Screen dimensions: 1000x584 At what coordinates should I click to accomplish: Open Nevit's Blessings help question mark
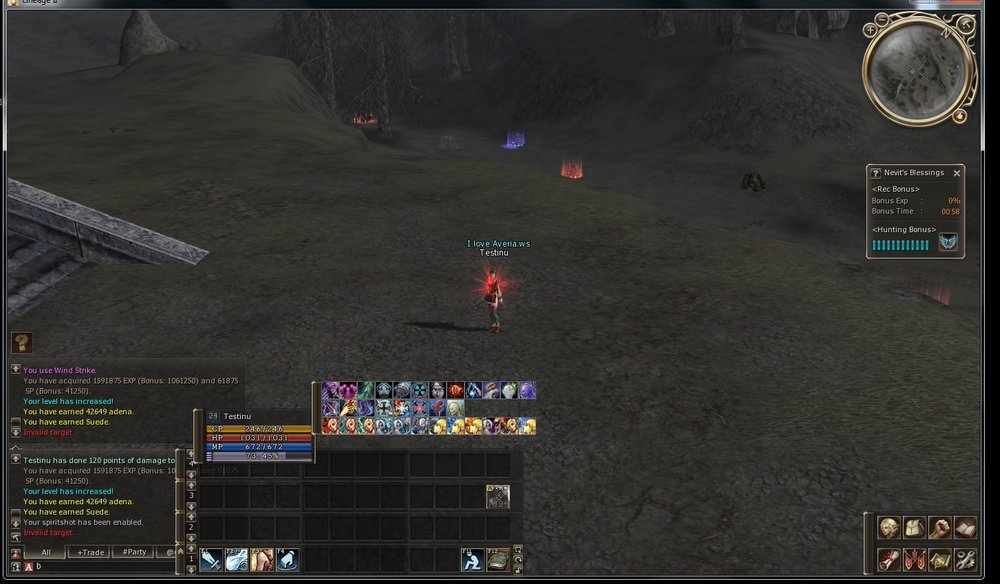[x=876, y=173]
